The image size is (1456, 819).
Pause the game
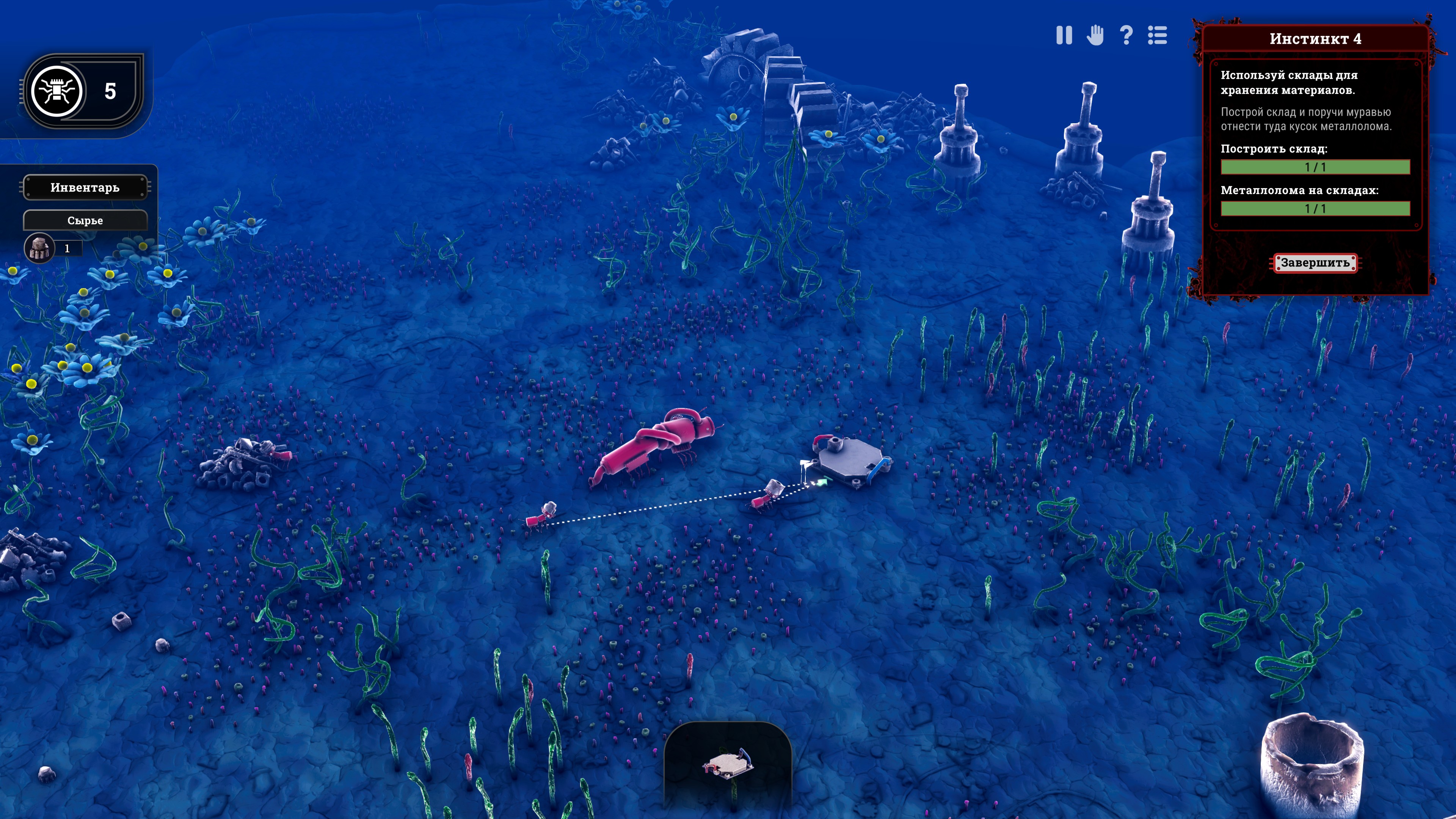[1064, 36]
